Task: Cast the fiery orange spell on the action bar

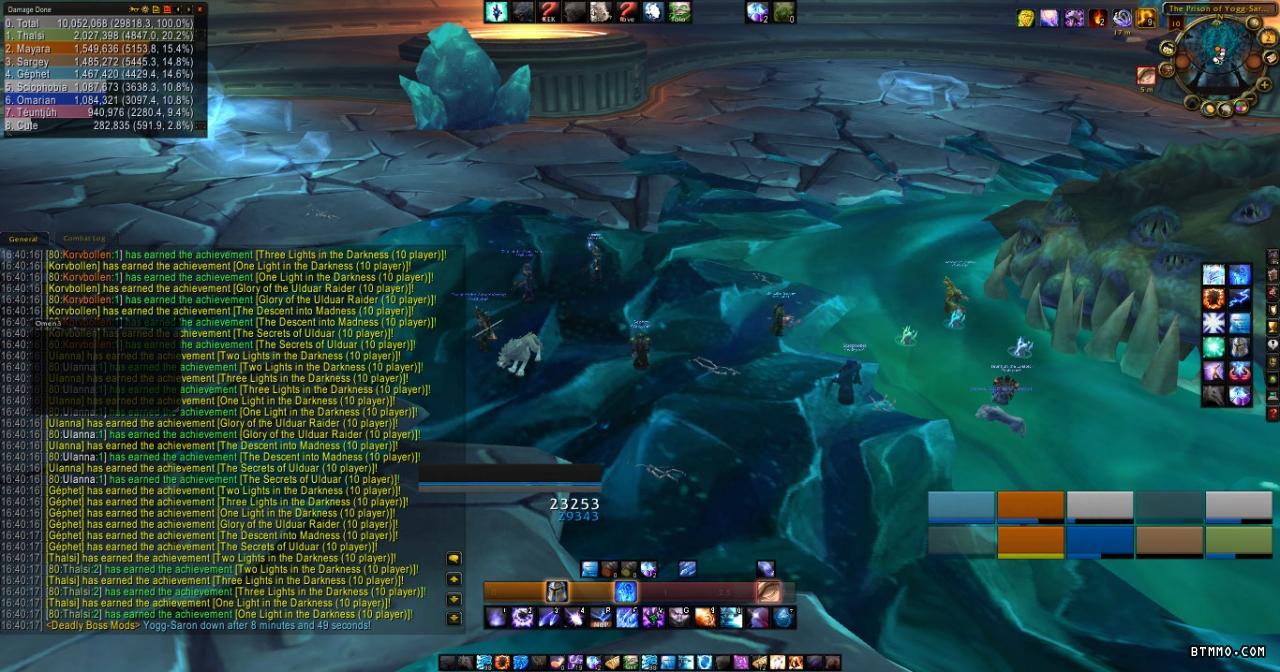Action: pos(705,618)
